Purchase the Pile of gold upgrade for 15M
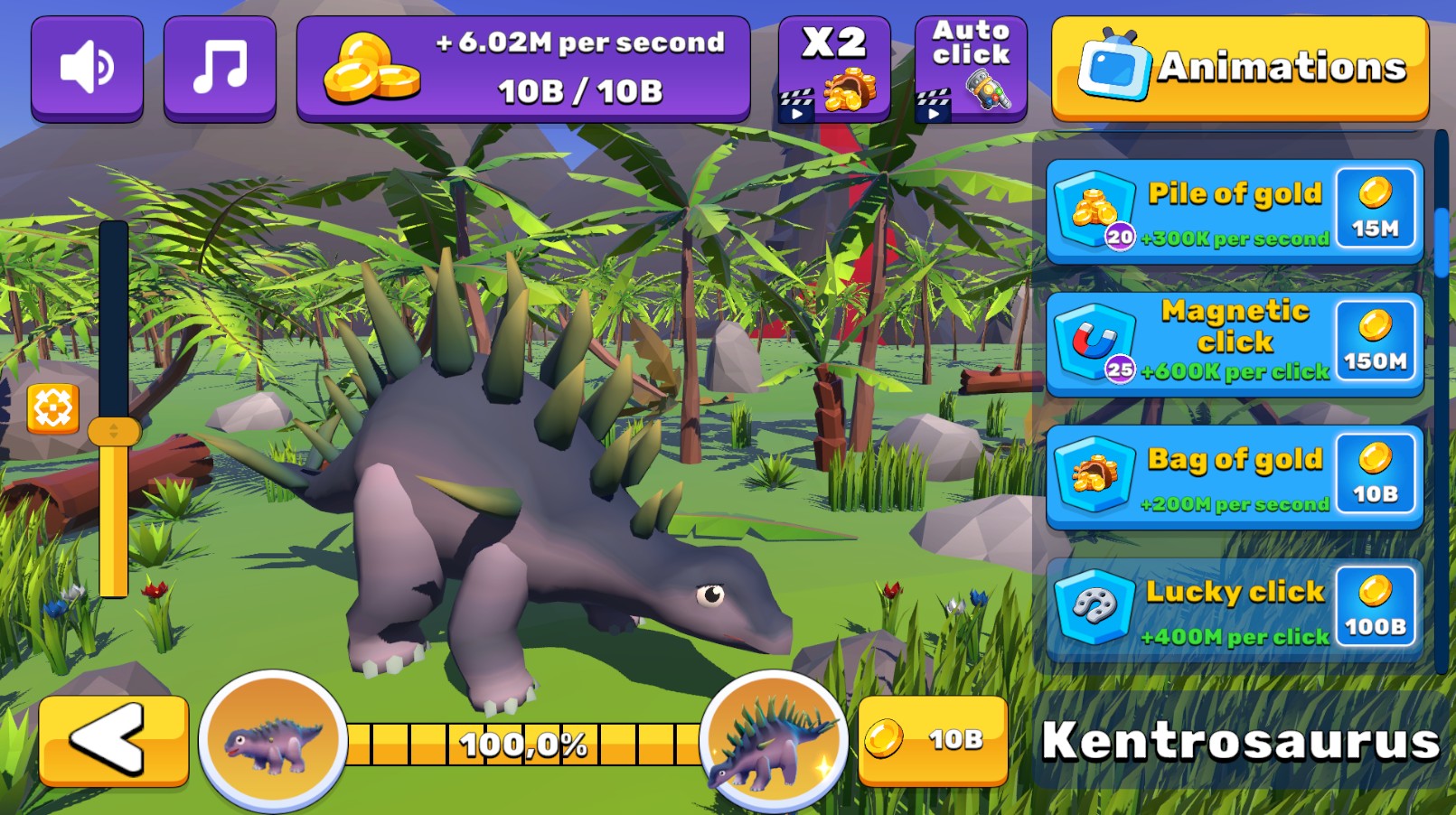Screen dimensions: 1456x815 click(1377, 209)
